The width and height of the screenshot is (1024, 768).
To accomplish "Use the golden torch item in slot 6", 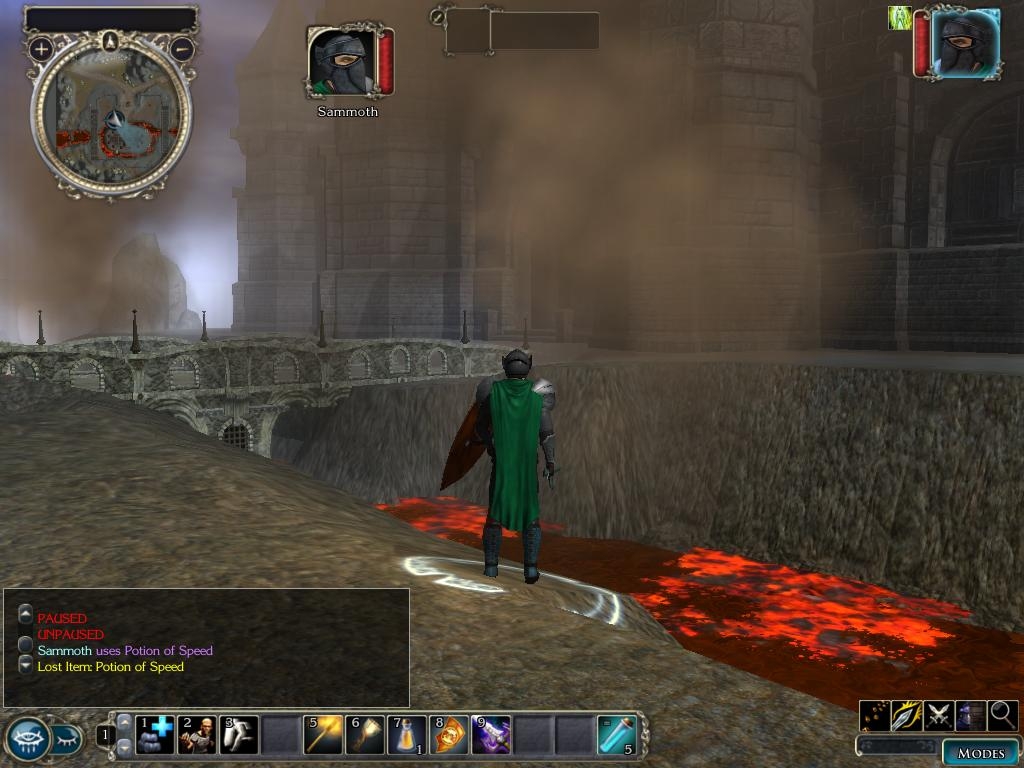I will (365, 735).
